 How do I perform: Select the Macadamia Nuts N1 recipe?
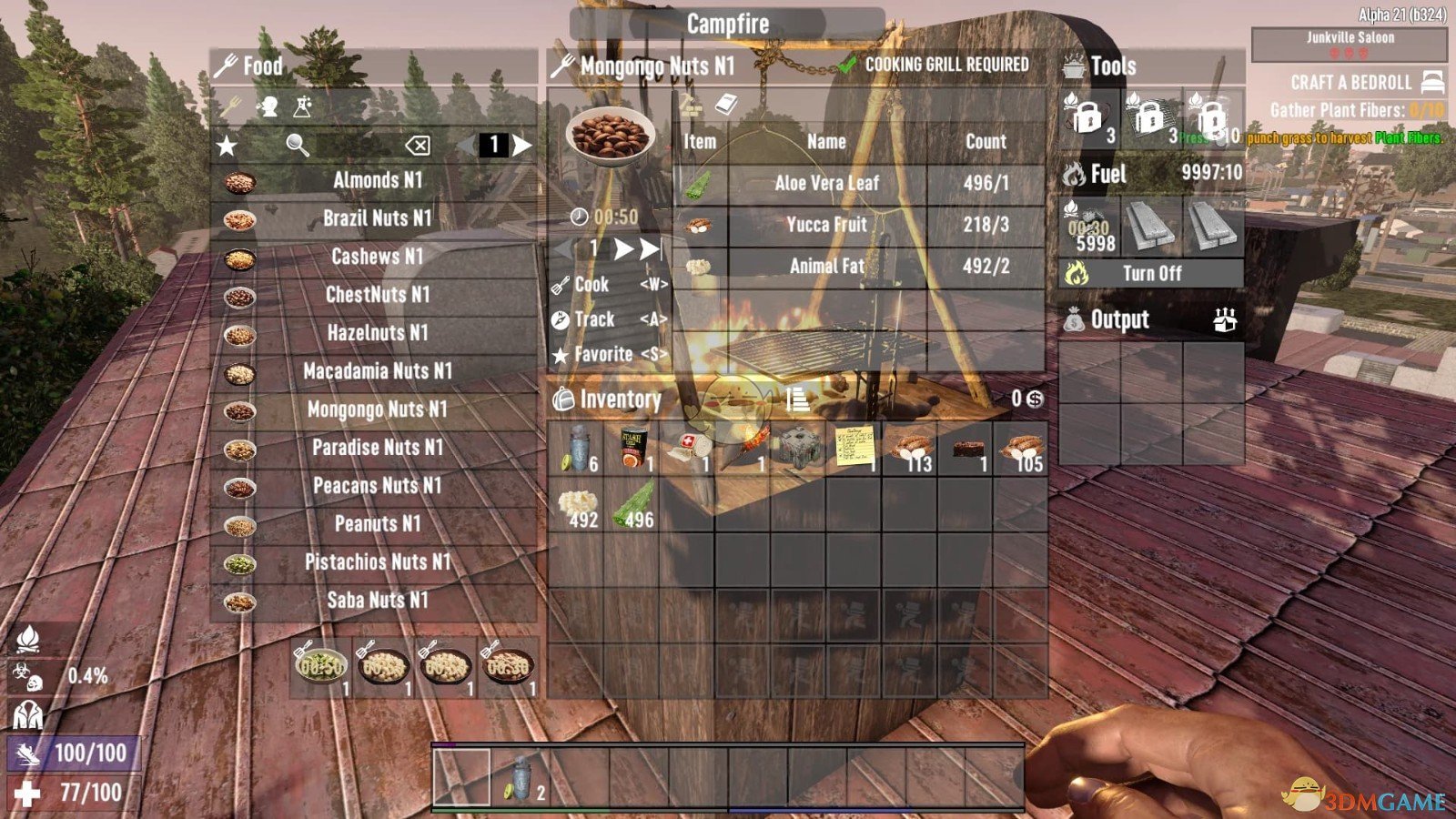[377, 371]
